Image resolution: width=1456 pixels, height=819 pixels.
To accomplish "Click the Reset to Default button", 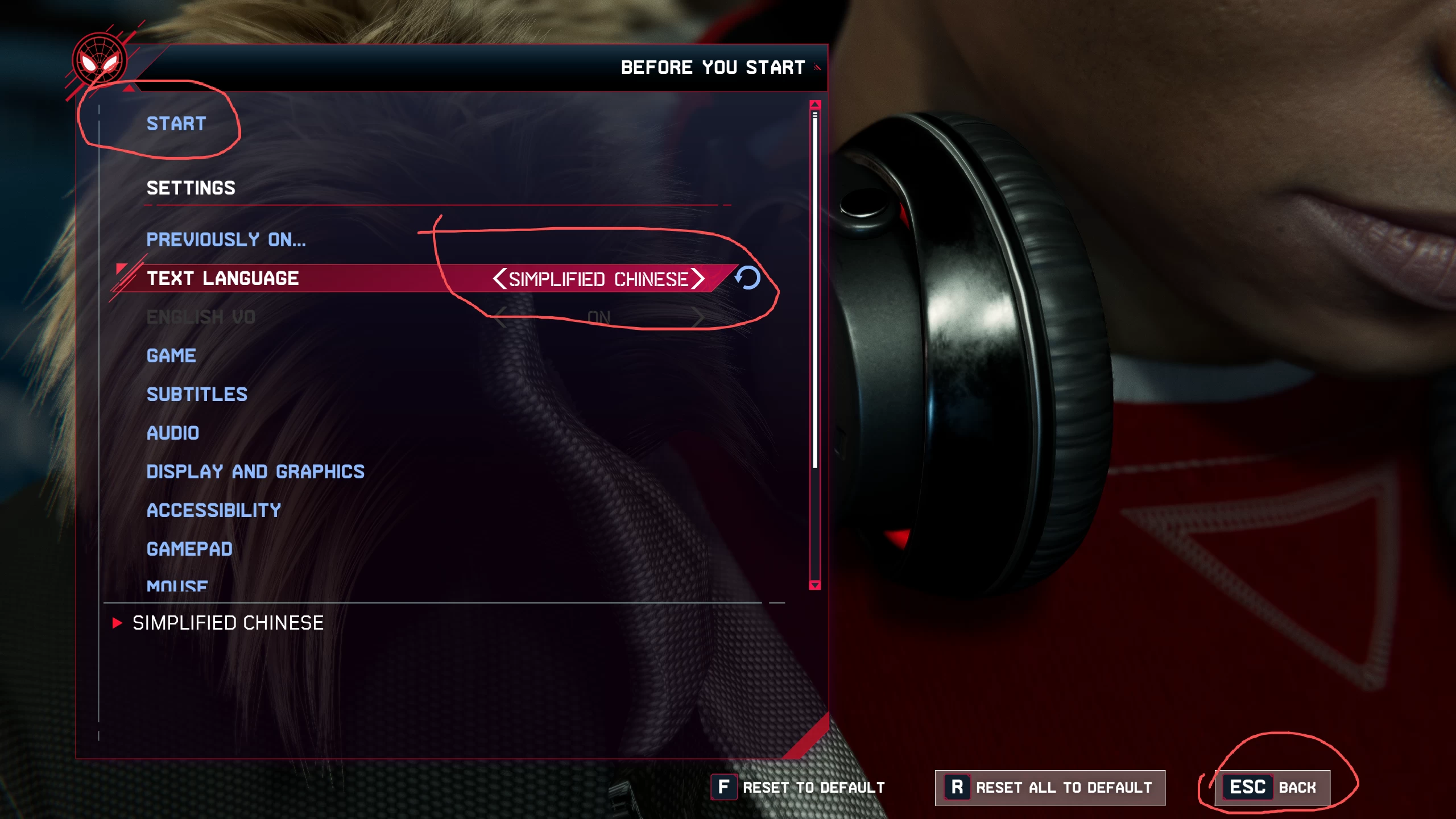I will tap(798, 788).
